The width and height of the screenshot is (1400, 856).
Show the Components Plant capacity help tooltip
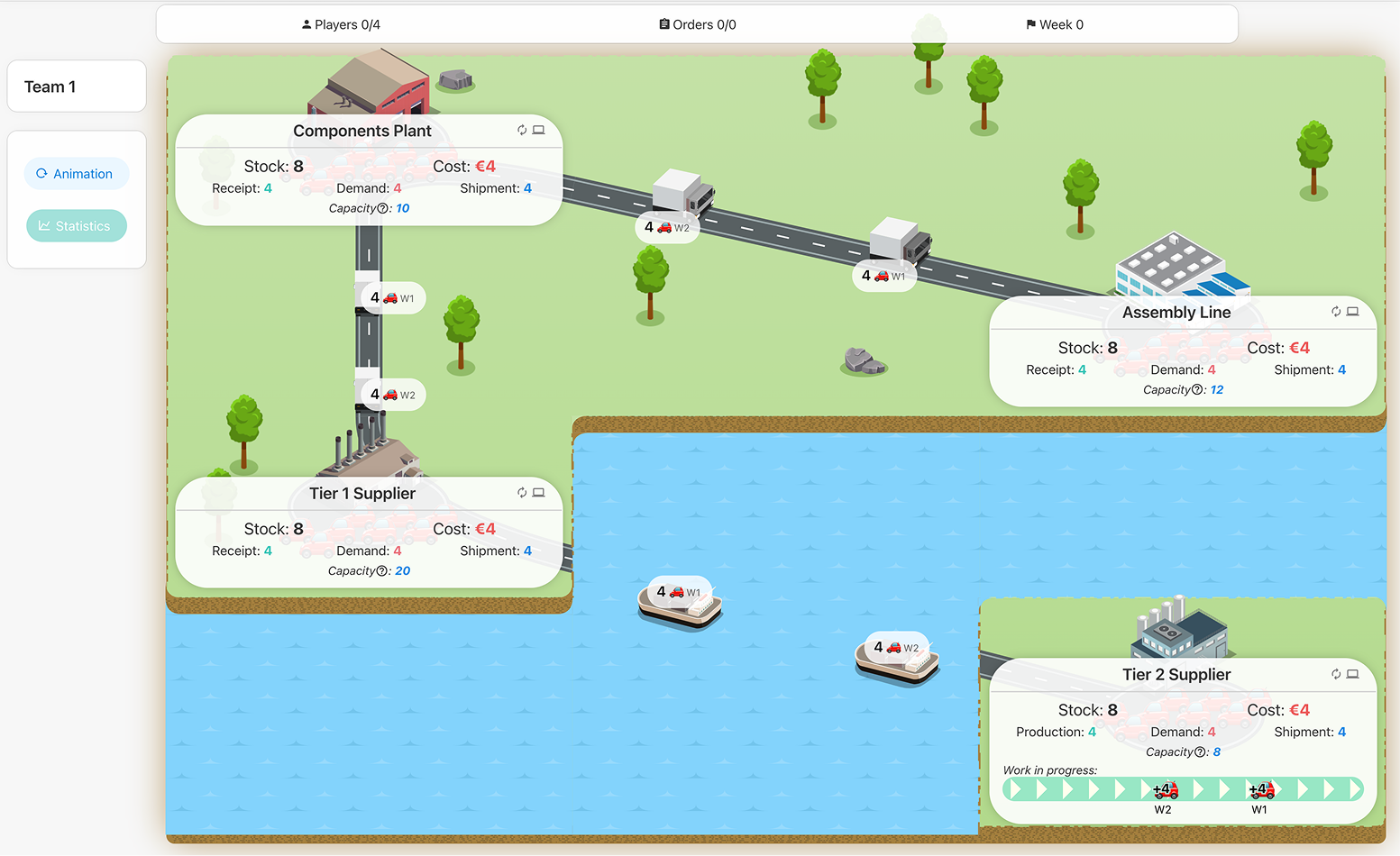383,209
